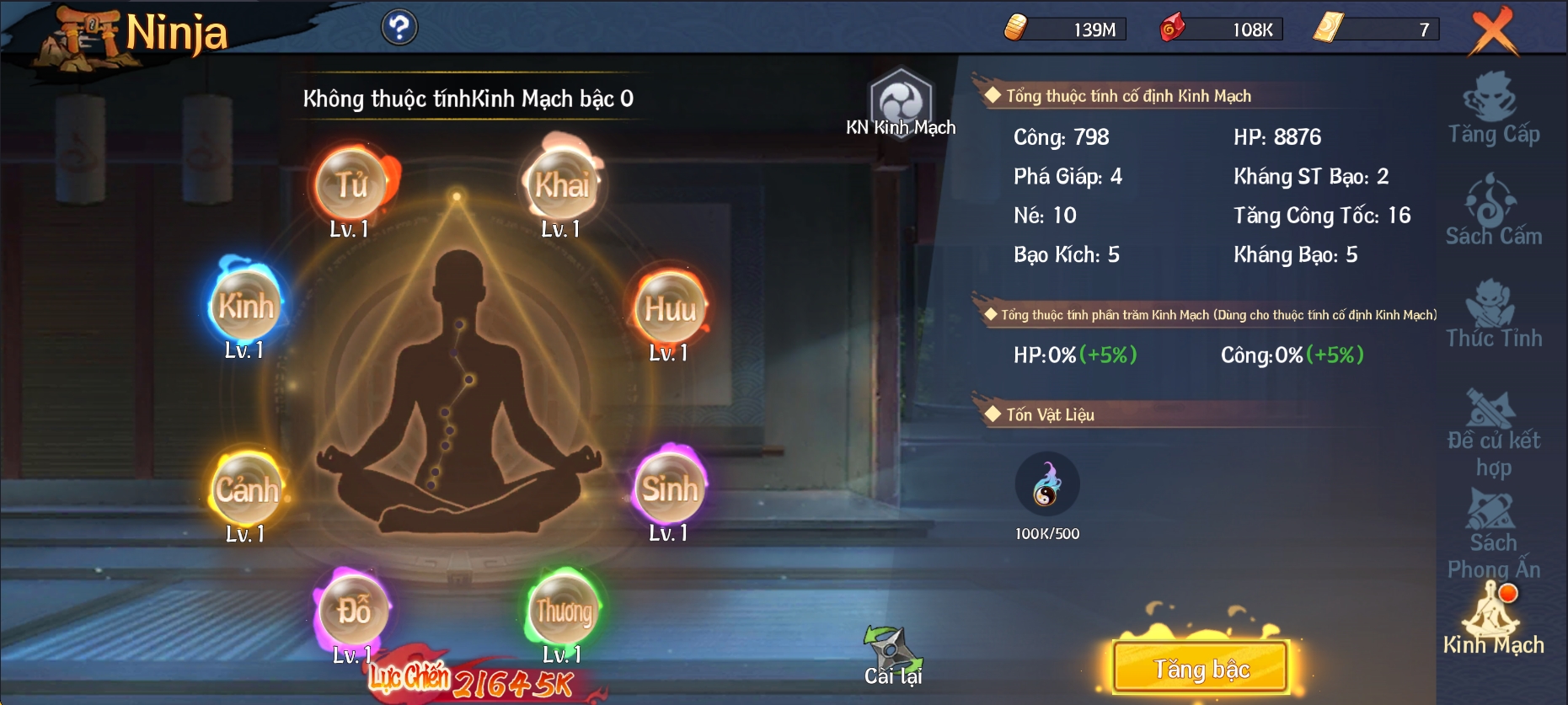This screenshot has width=1568, height=705.
Task: Inspect the yin-yang material item icon
Action: click(x=1046, y=484)
